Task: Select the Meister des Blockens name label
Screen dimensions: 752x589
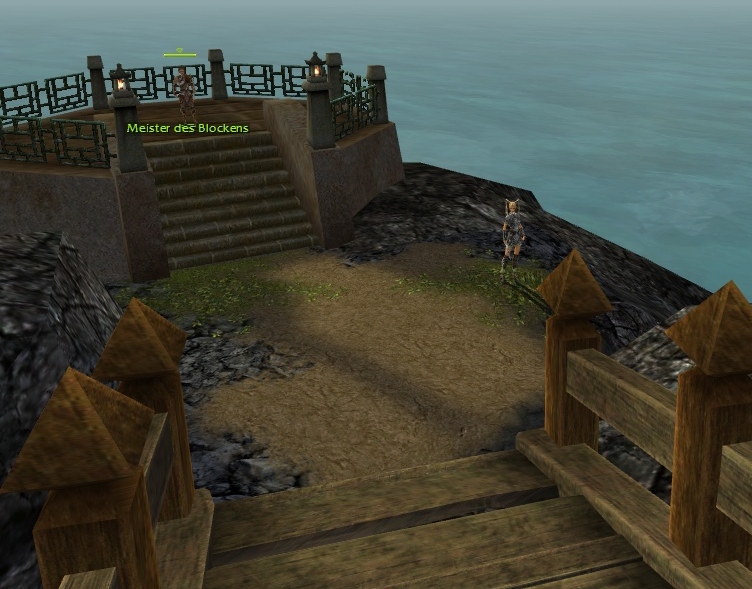Action: point(188,129)
